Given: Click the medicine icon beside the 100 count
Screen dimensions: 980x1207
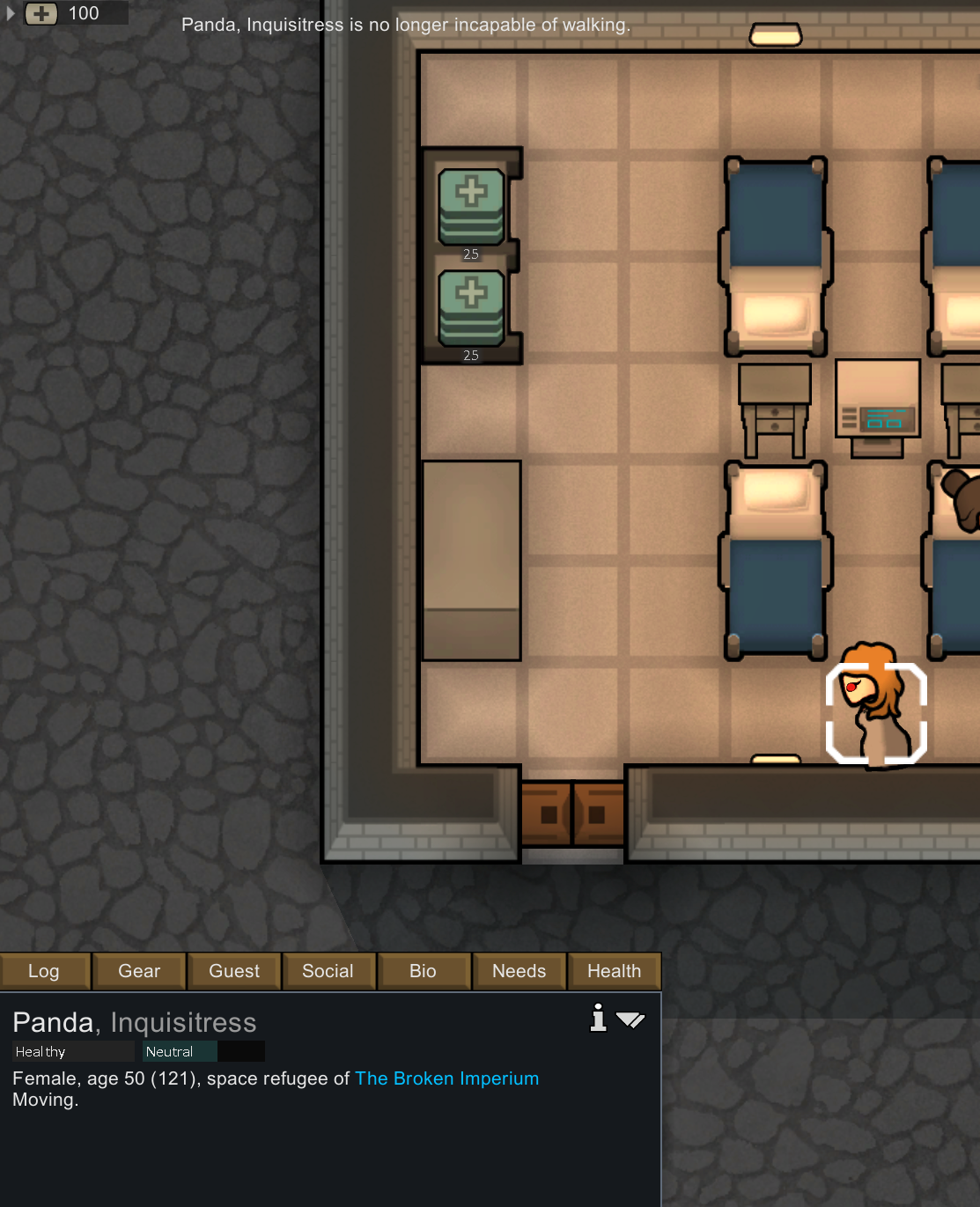Looking at the screenshot, I should tap(41, 13).
